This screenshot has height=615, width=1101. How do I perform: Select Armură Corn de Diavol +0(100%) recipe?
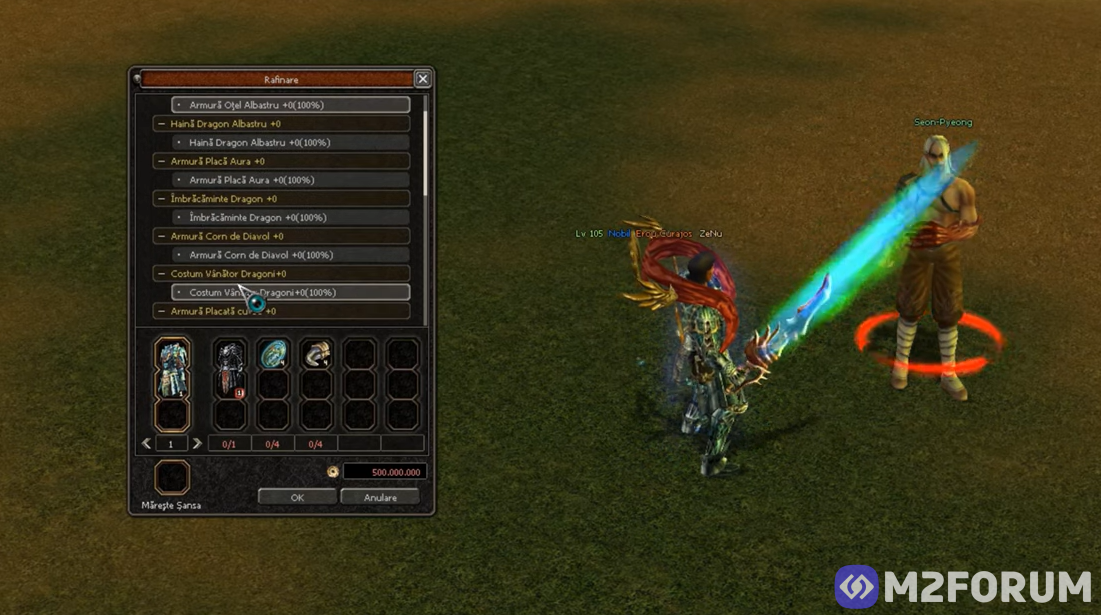pos(290,255)
